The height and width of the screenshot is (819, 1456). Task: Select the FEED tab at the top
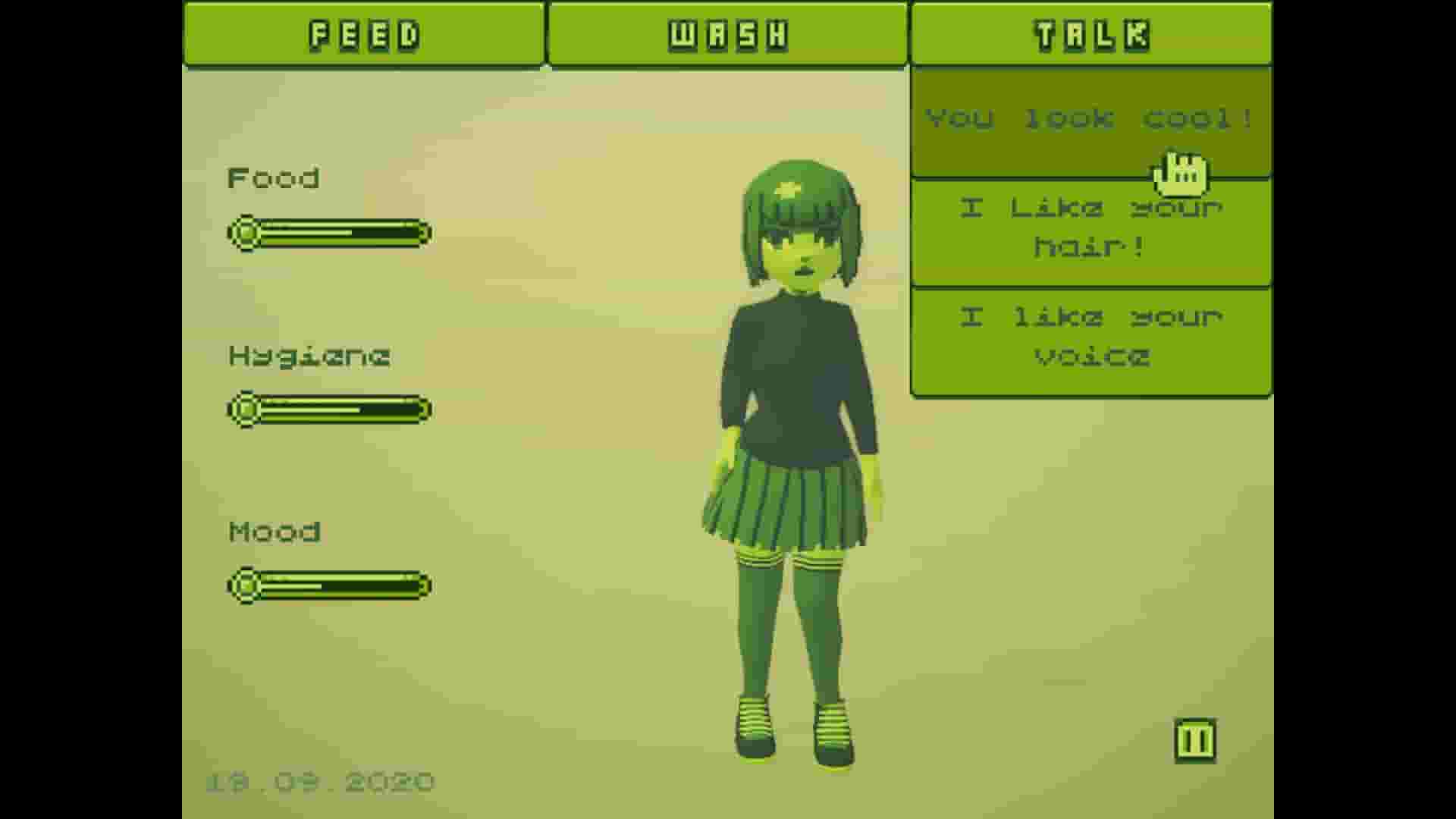pos(364,33)
